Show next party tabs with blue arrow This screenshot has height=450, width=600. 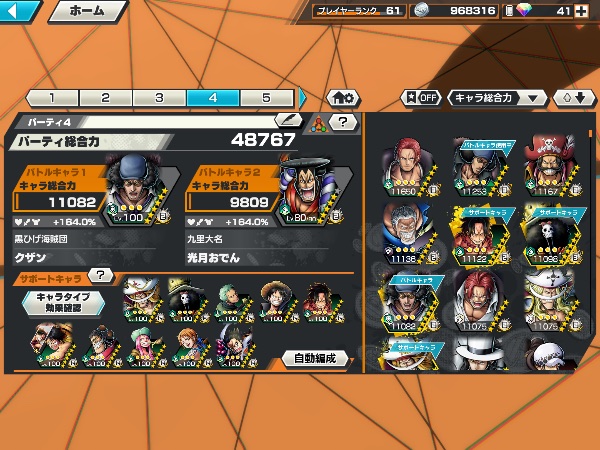pos(302,98)
